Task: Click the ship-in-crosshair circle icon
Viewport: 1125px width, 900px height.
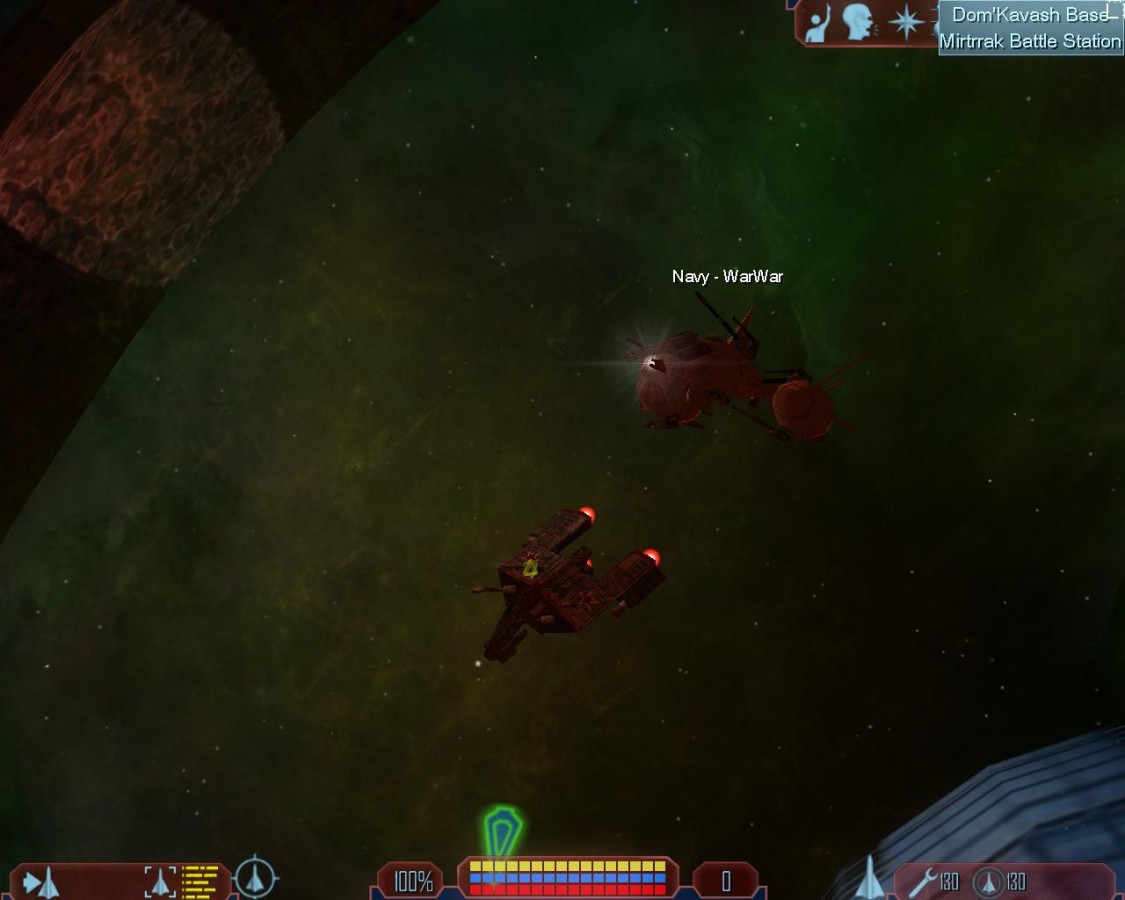Action: 256,878
